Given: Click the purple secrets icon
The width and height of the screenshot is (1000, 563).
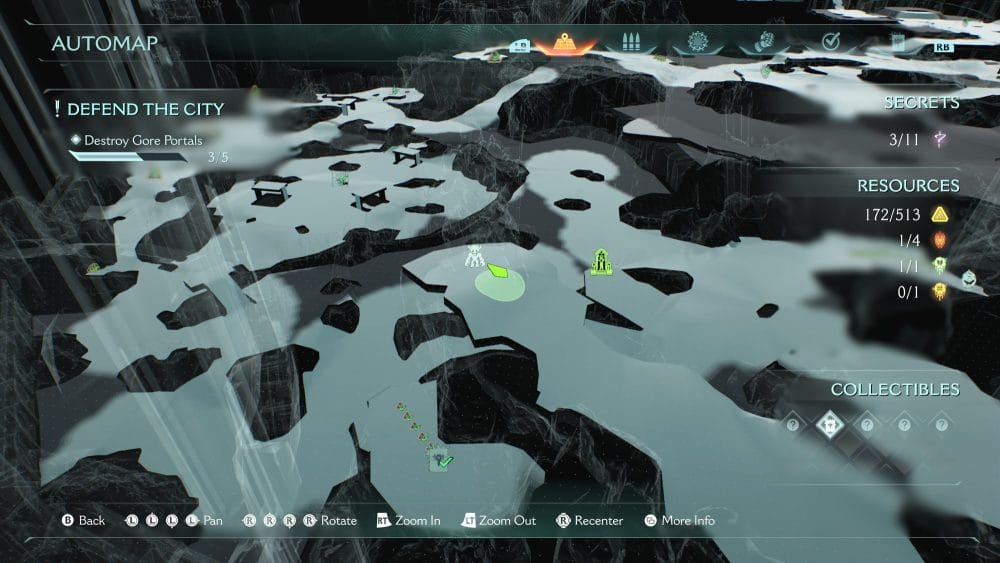Looking at the screenshot, I should (x=940, y=140).
